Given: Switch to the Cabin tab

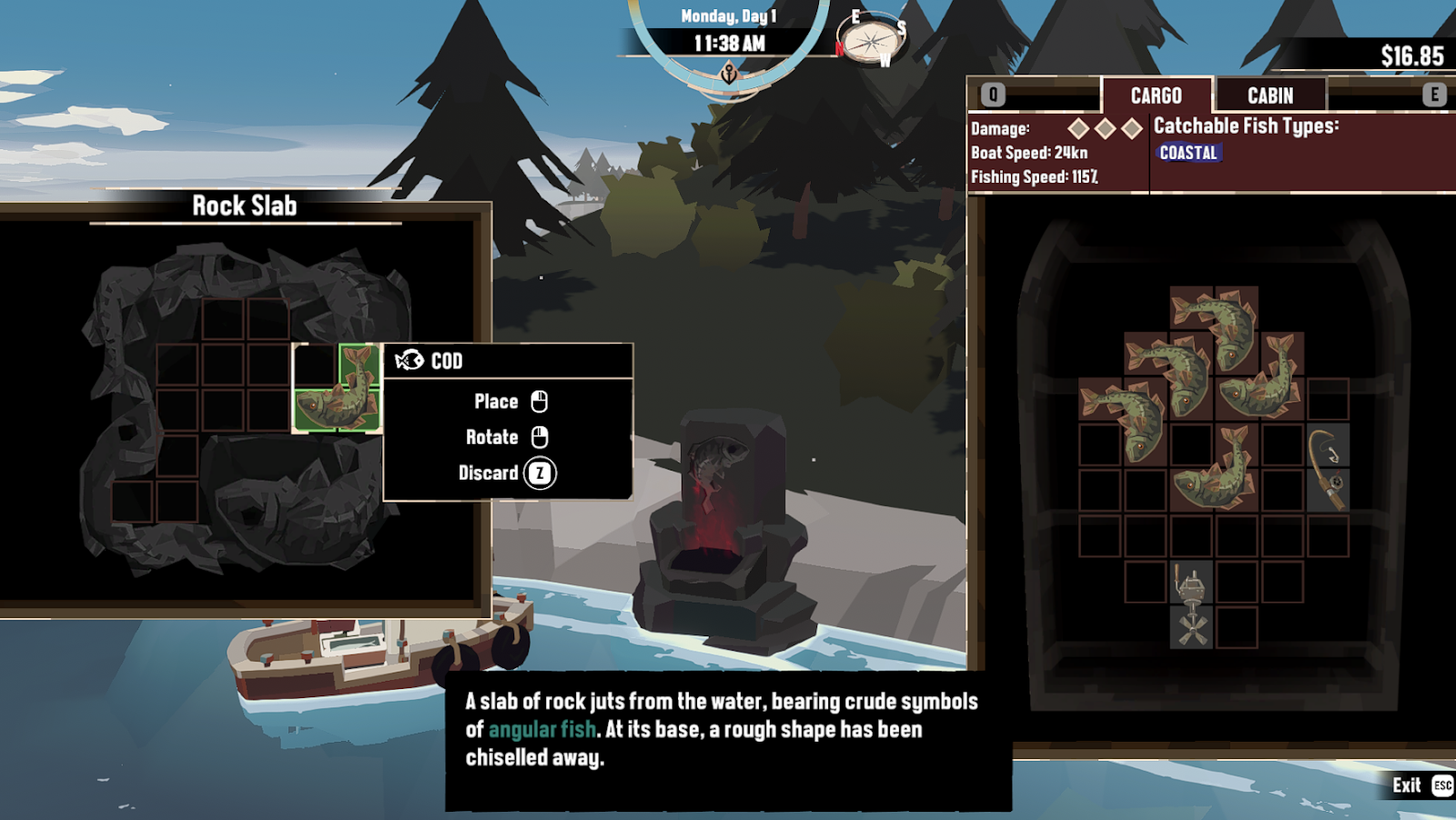Looking at the screenshot, I should (x=1269, y=96).
